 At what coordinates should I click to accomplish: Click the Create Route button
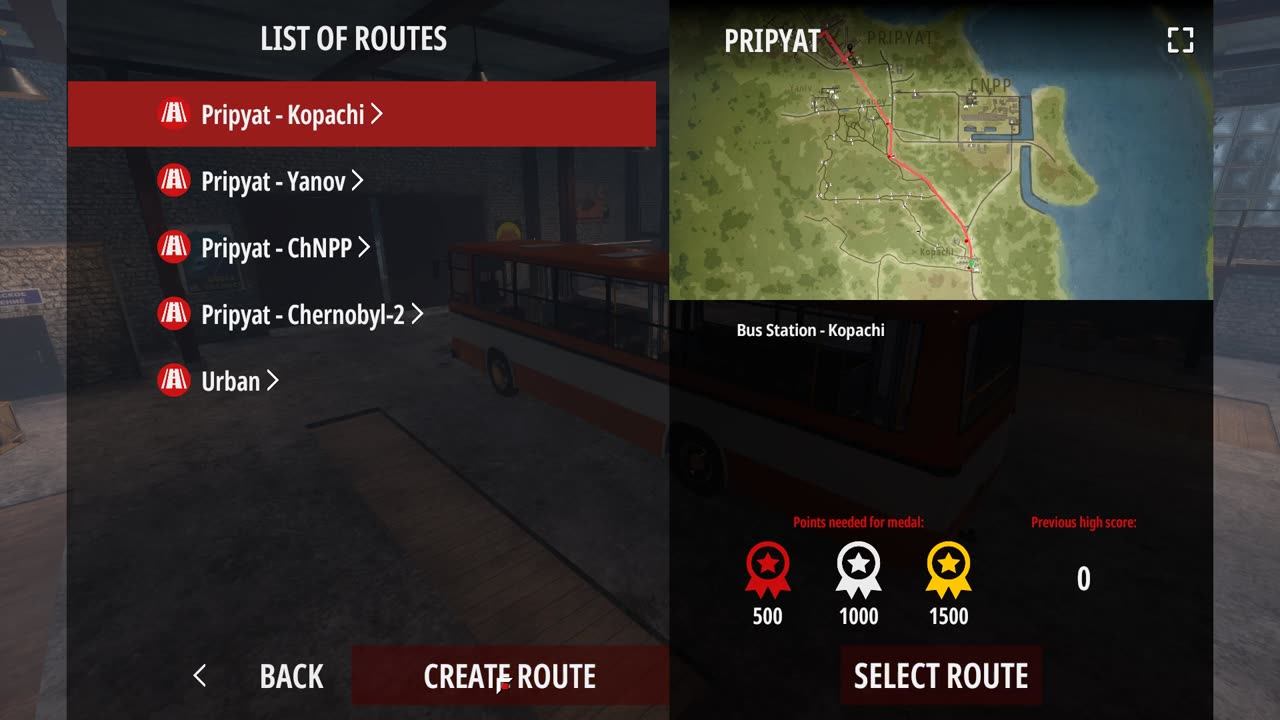[510, 676]
